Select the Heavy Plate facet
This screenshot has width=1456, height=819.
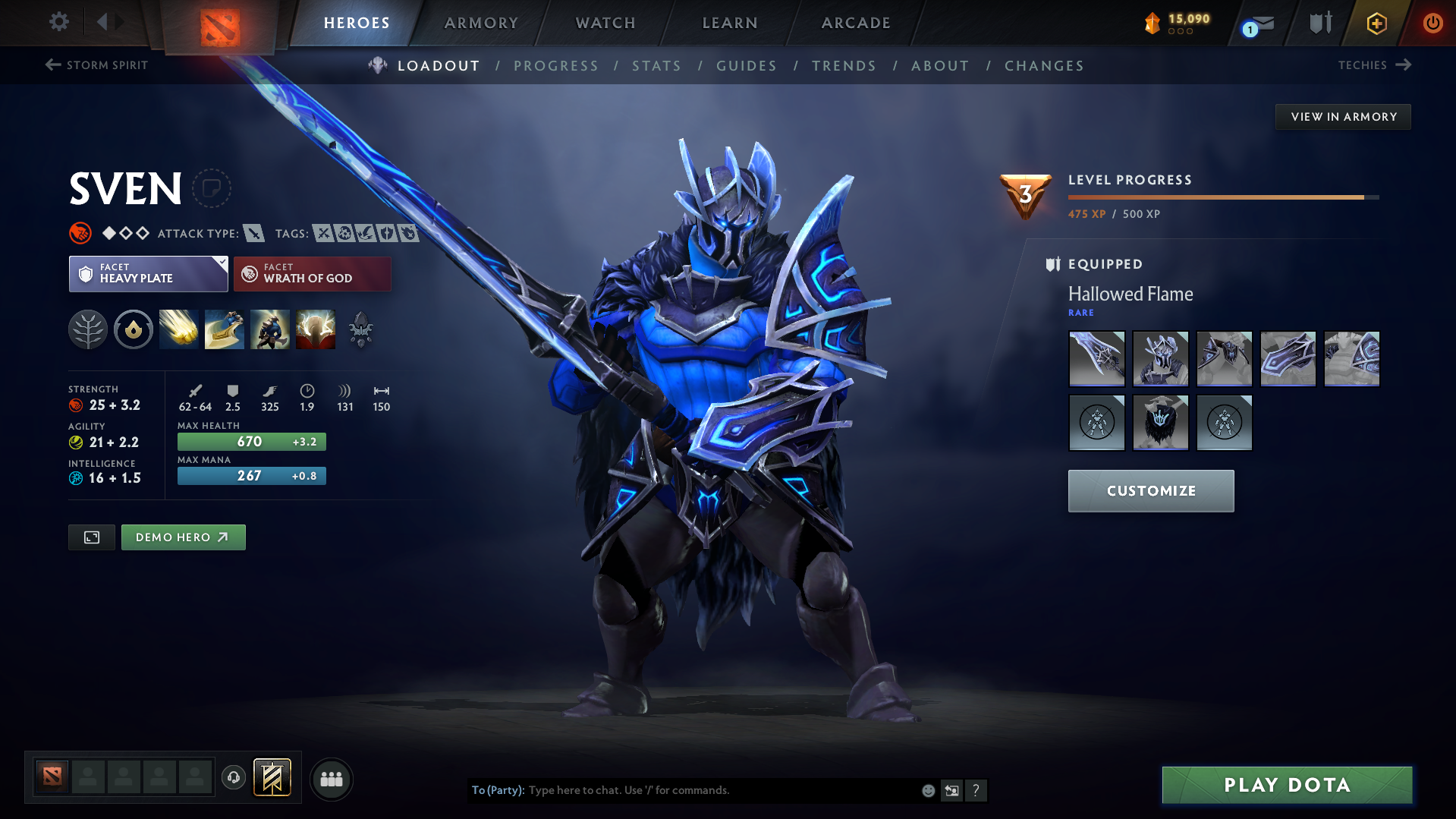[x=144, y=273]
